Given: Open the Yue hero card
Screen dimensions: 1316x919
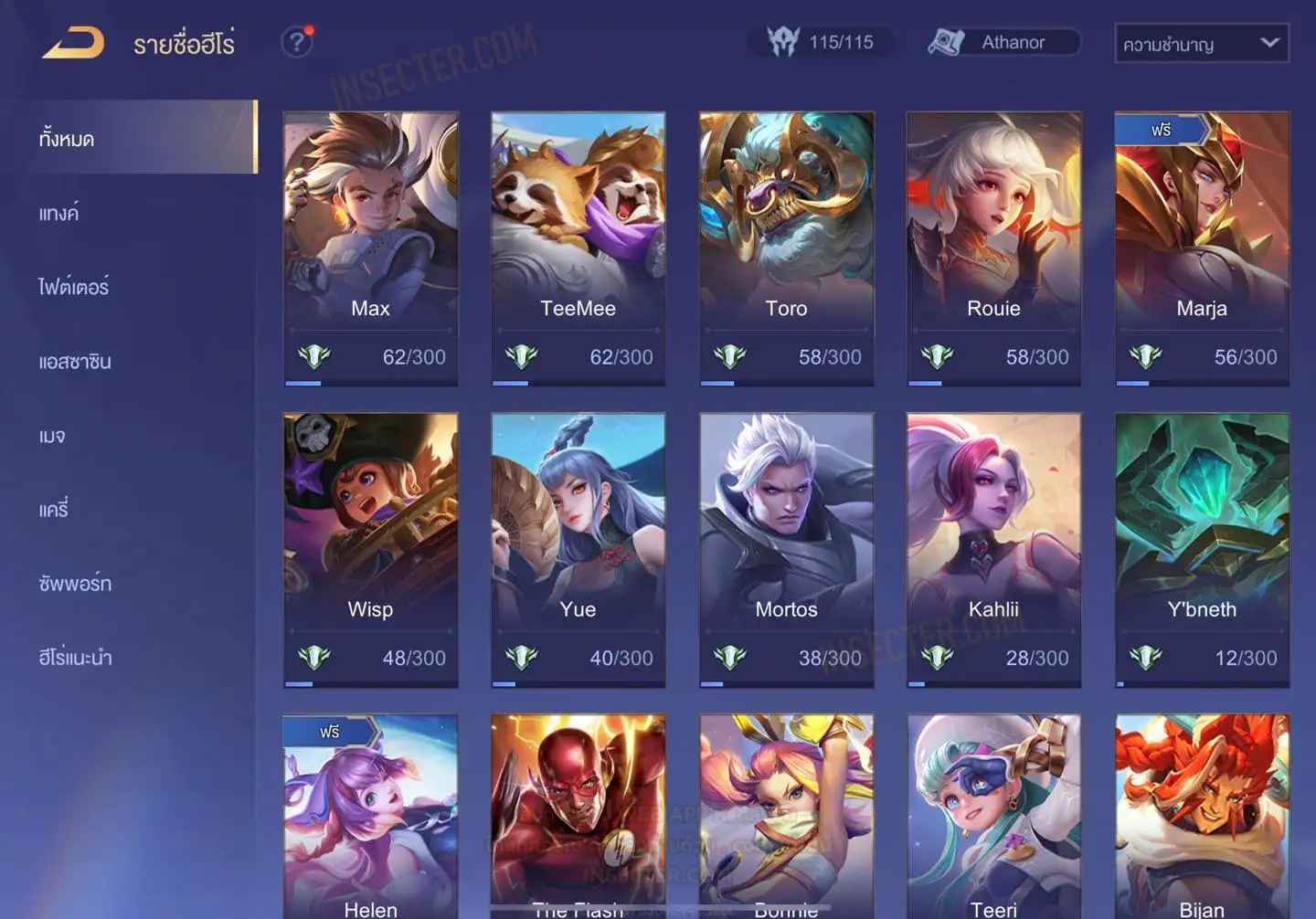Looking at the screenshot, I should coord(578,549).
